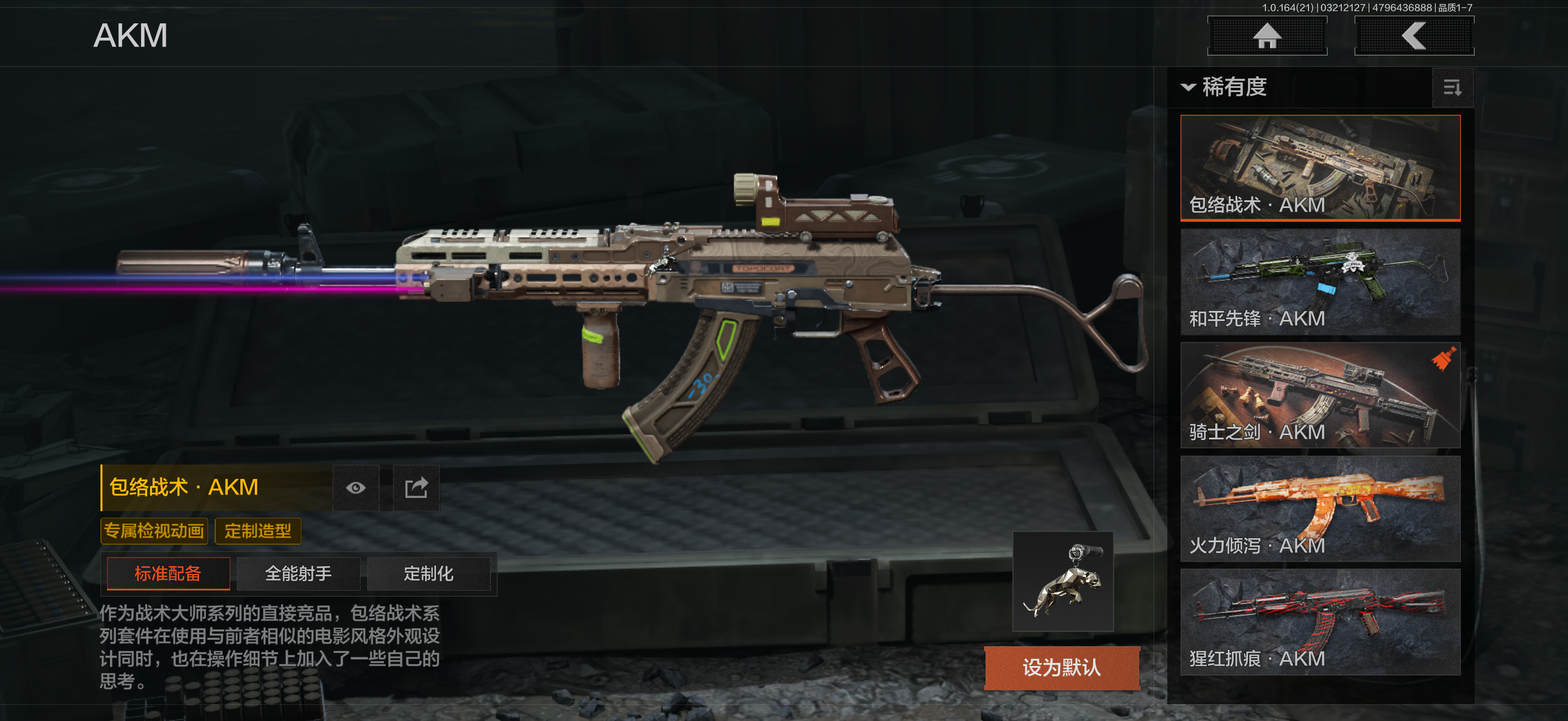The height and width of the screenshot is (721, 1568).
Task: Click the 设为默认 button
Action: 1061,667
